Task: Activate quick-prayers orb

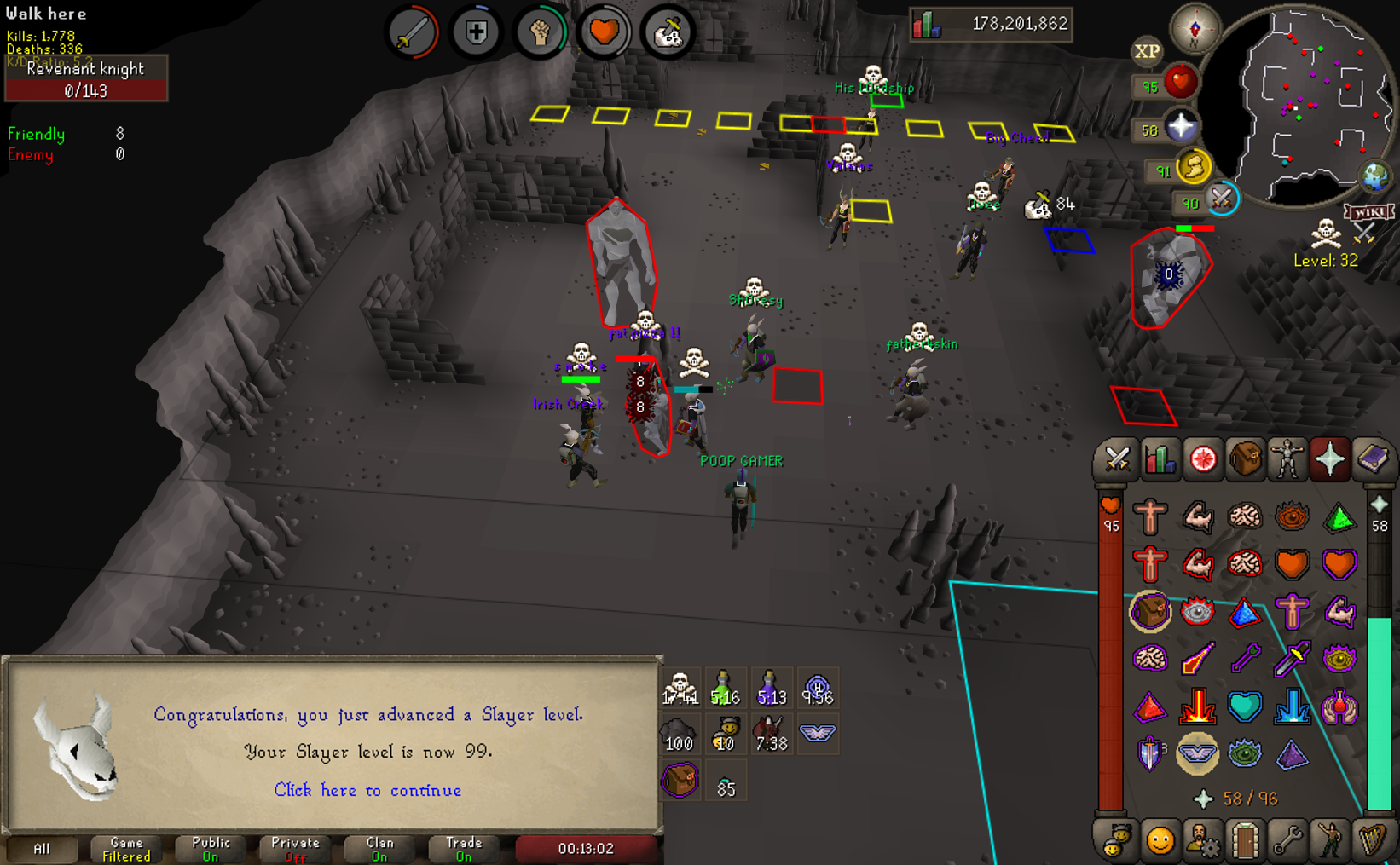Action: [1181, 128]
